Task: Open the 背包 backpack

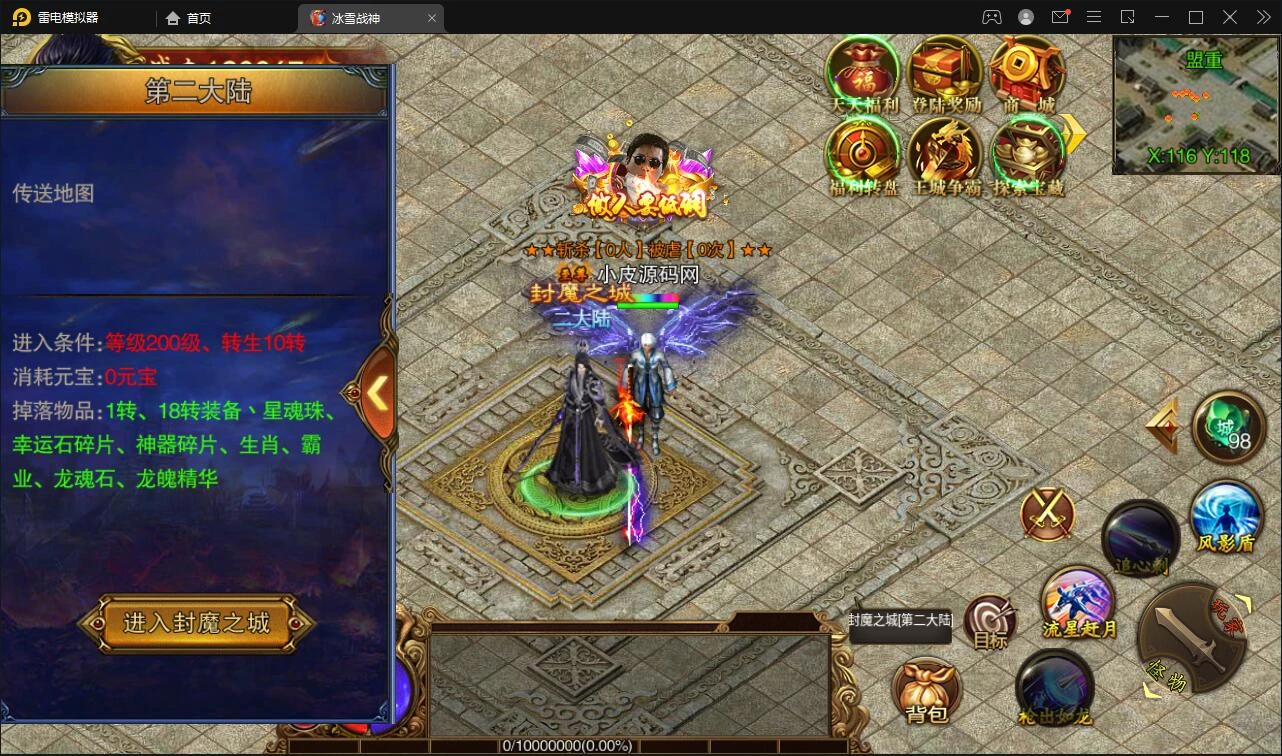Action: pyautogui.click(x=926, y=690)
